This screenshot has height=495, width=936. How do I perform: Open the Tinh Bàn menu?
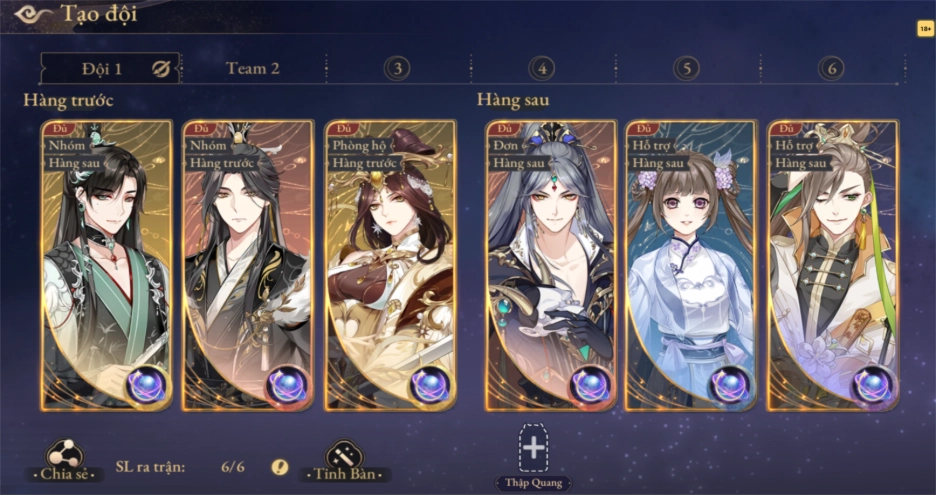click(345, 461)
